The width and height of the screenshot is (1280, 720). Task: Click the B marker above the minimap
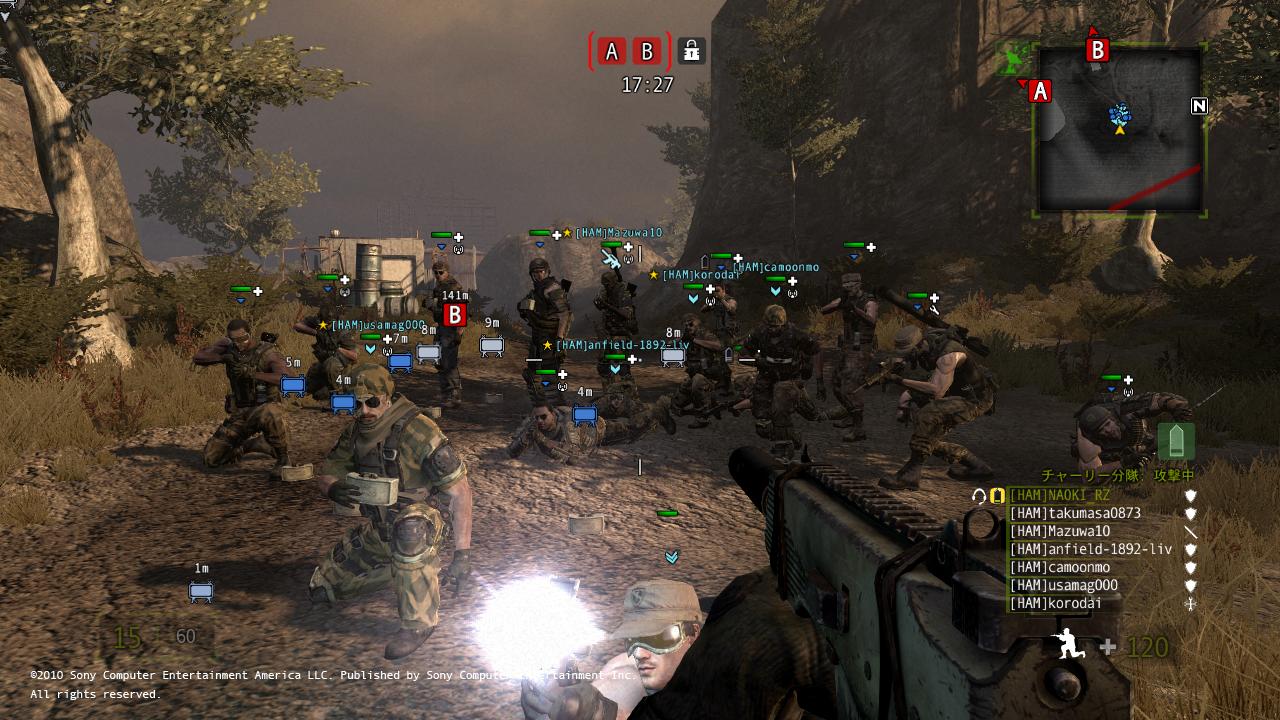click(x=1097, y=49)
